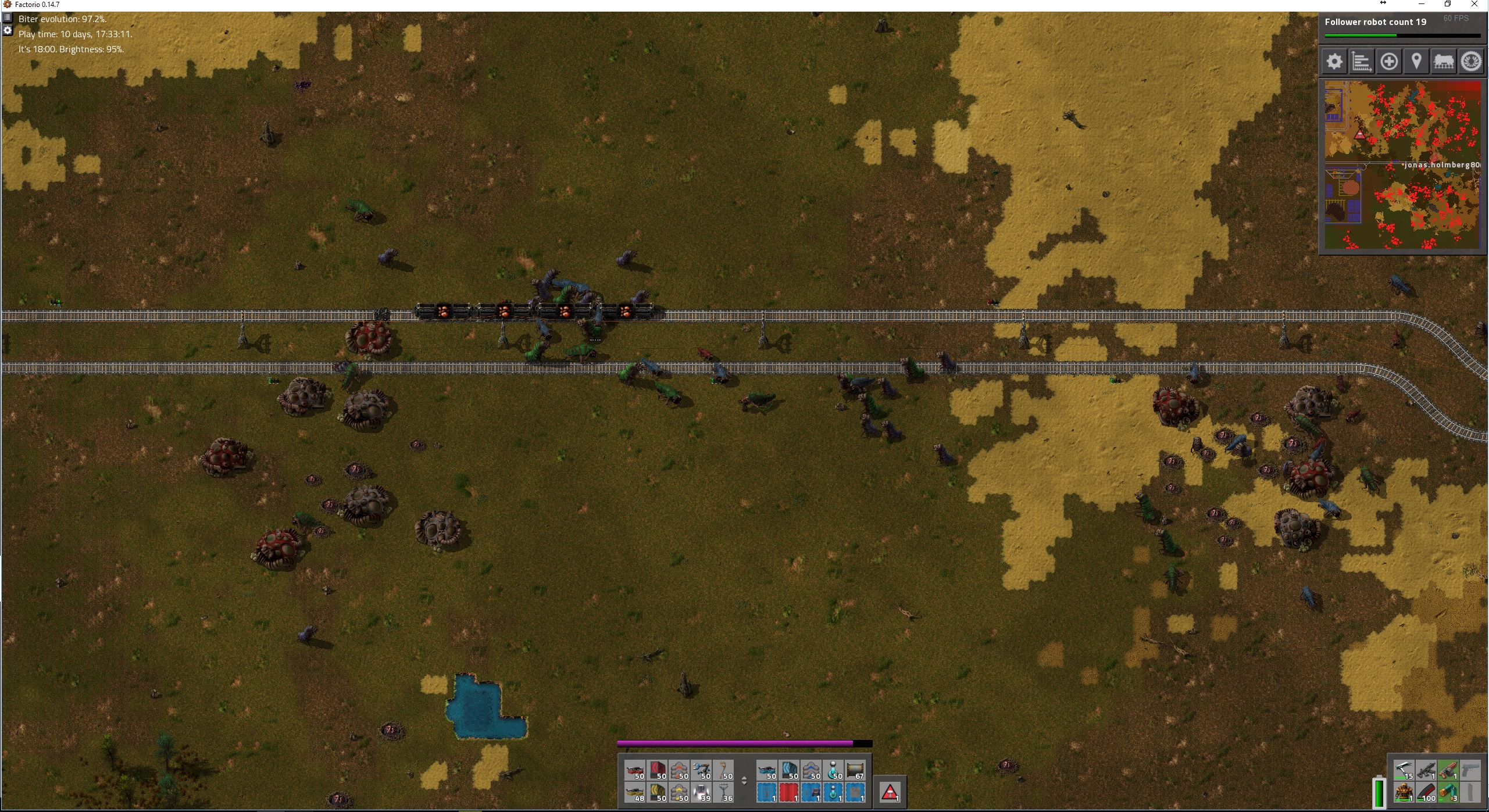Click the power armor equipment slot

(1404, 792)
